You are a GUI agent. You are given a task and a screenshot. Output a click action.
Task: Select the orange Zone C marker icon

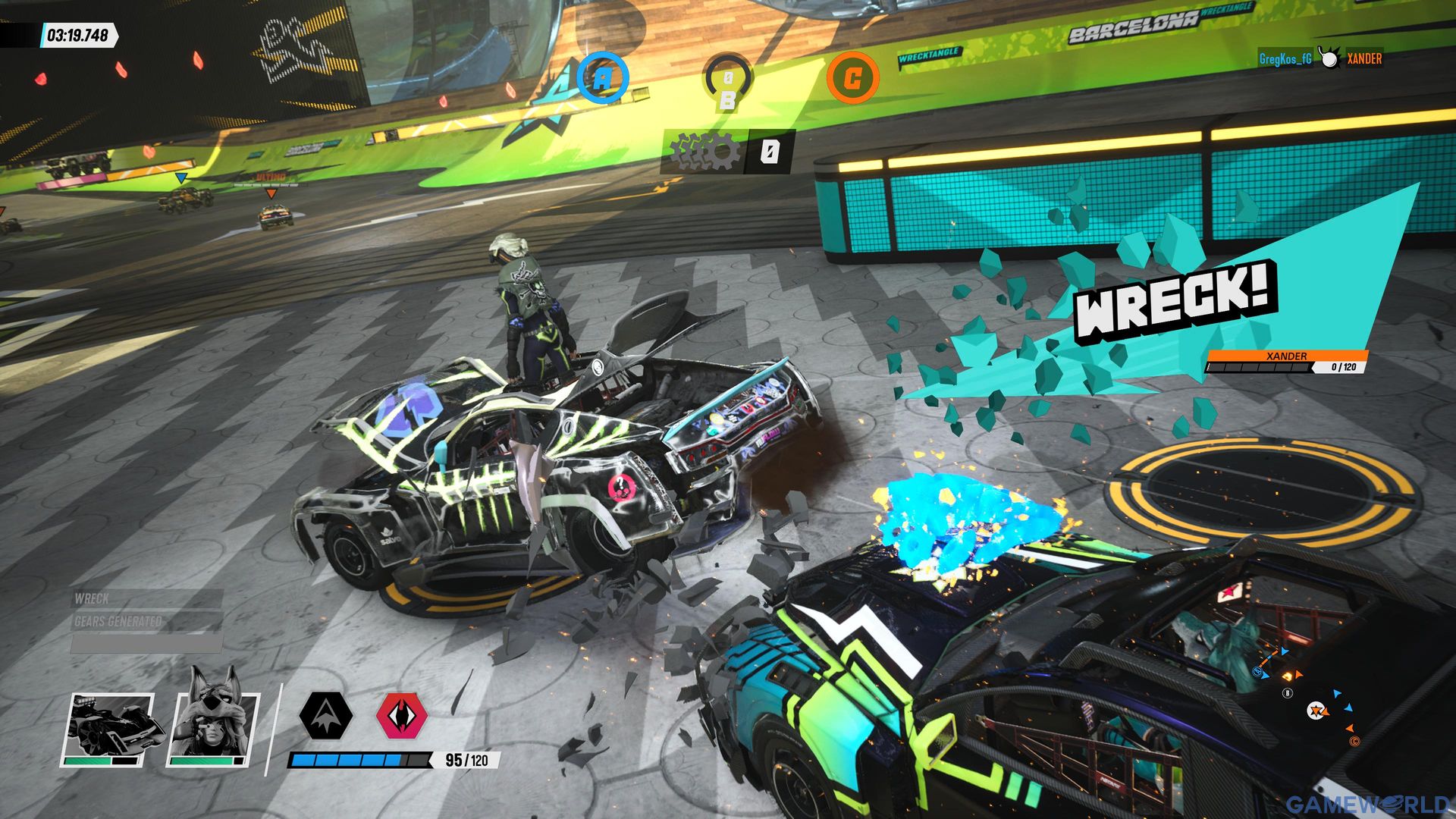tap(857, 76)
